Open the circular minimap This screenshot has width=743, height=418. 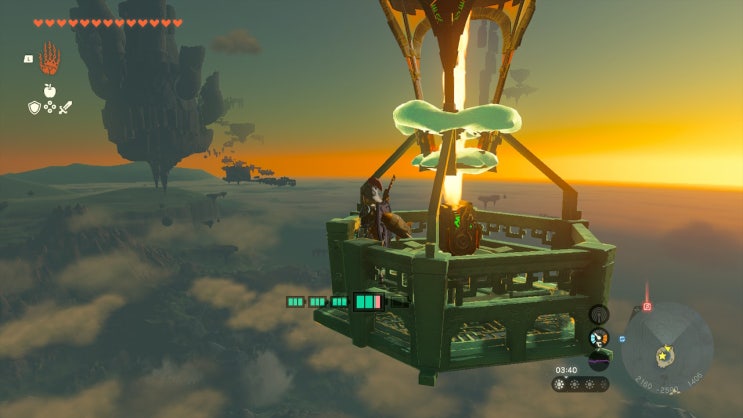(667, 348)
